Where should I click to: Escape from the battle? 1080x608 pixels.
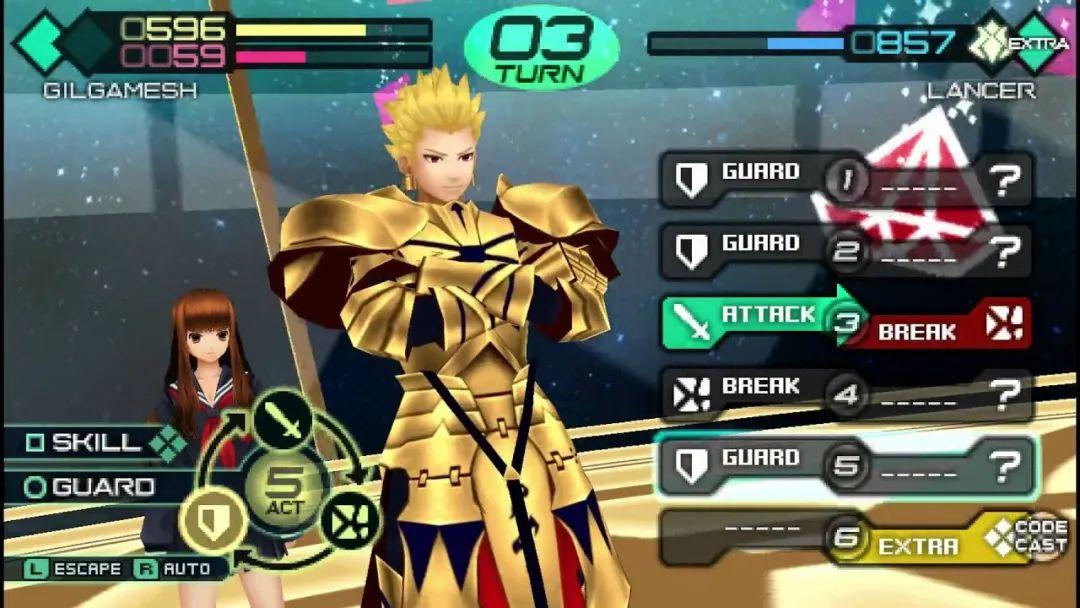tap(75, 569)
